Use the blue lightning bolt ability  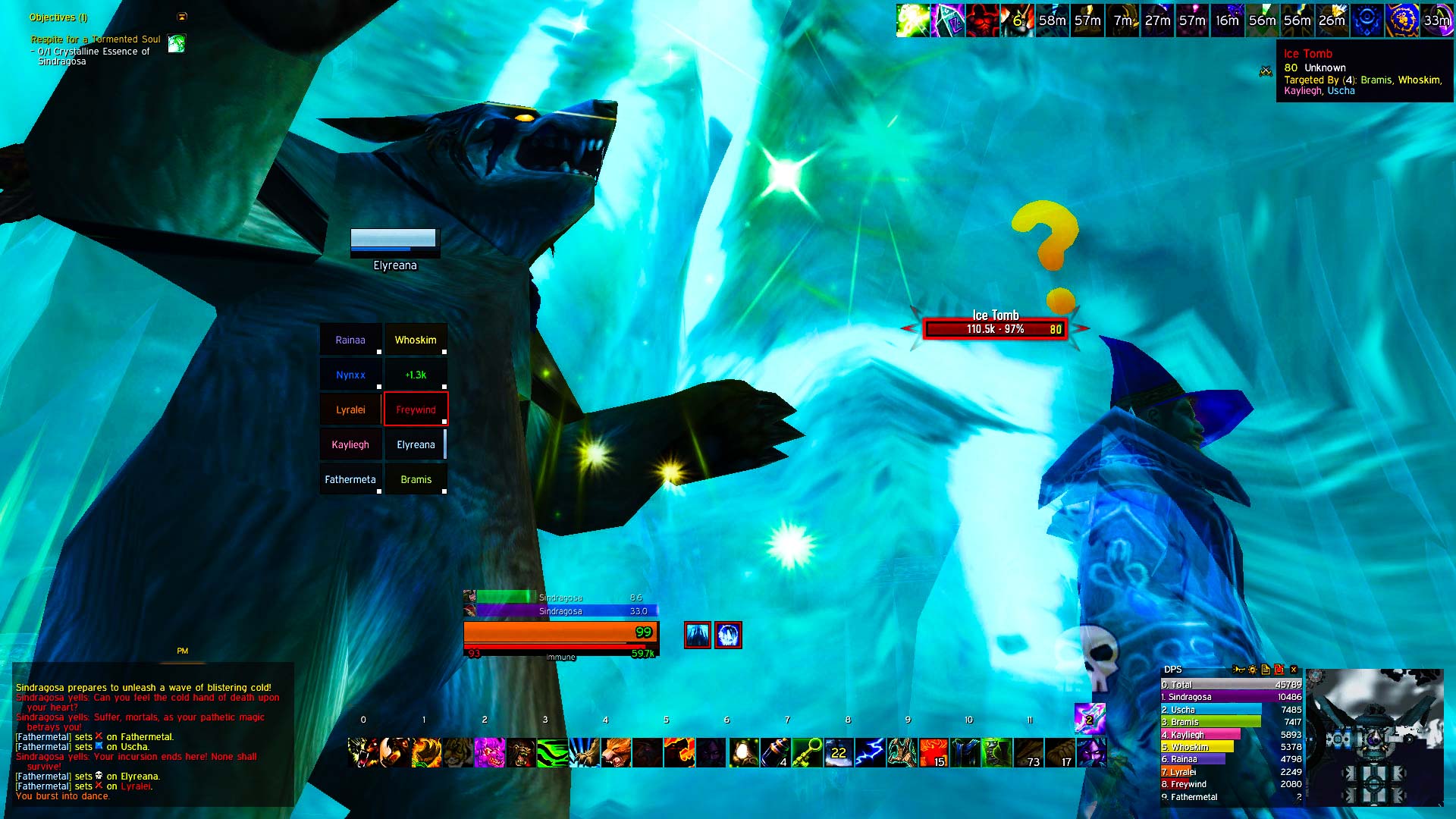(x=870, y=753)
